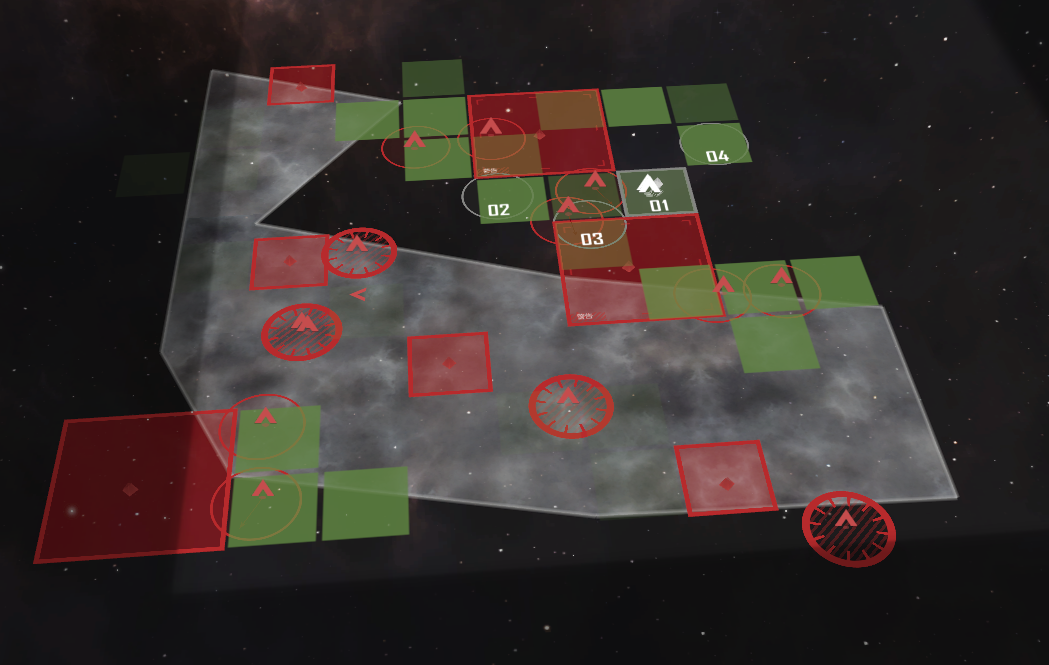Screen dimensions: 1049x665
Task: Select the largest dark red sector tile
Action: (x=132, y=486)
